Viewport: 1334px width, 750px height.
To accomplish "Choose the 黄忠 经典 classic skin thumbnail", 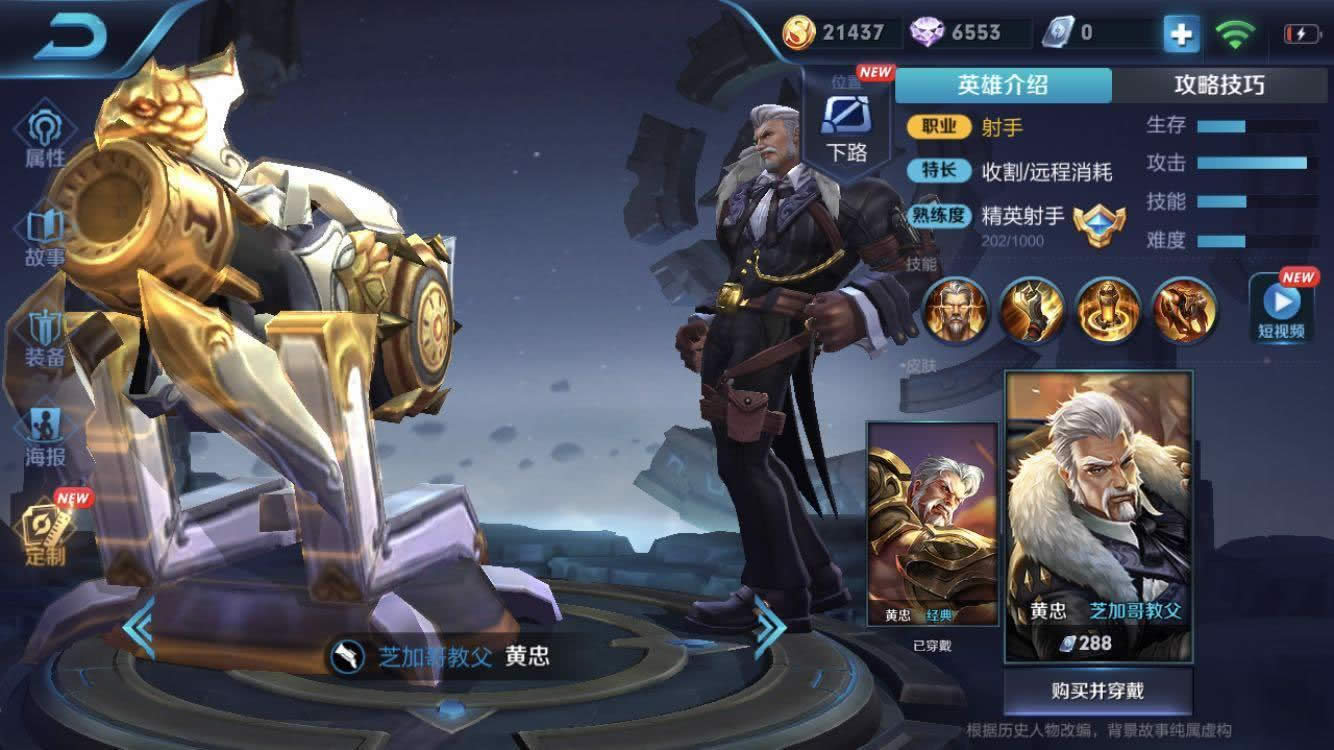I will [932, 525].
